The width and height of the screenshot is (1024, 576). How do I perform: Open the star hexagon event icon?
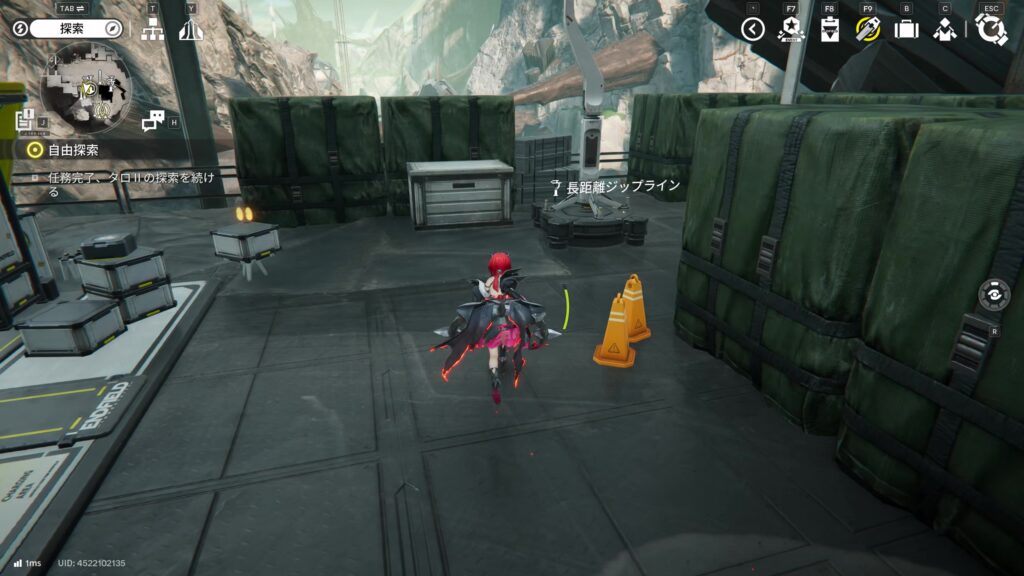click(791, 29)
